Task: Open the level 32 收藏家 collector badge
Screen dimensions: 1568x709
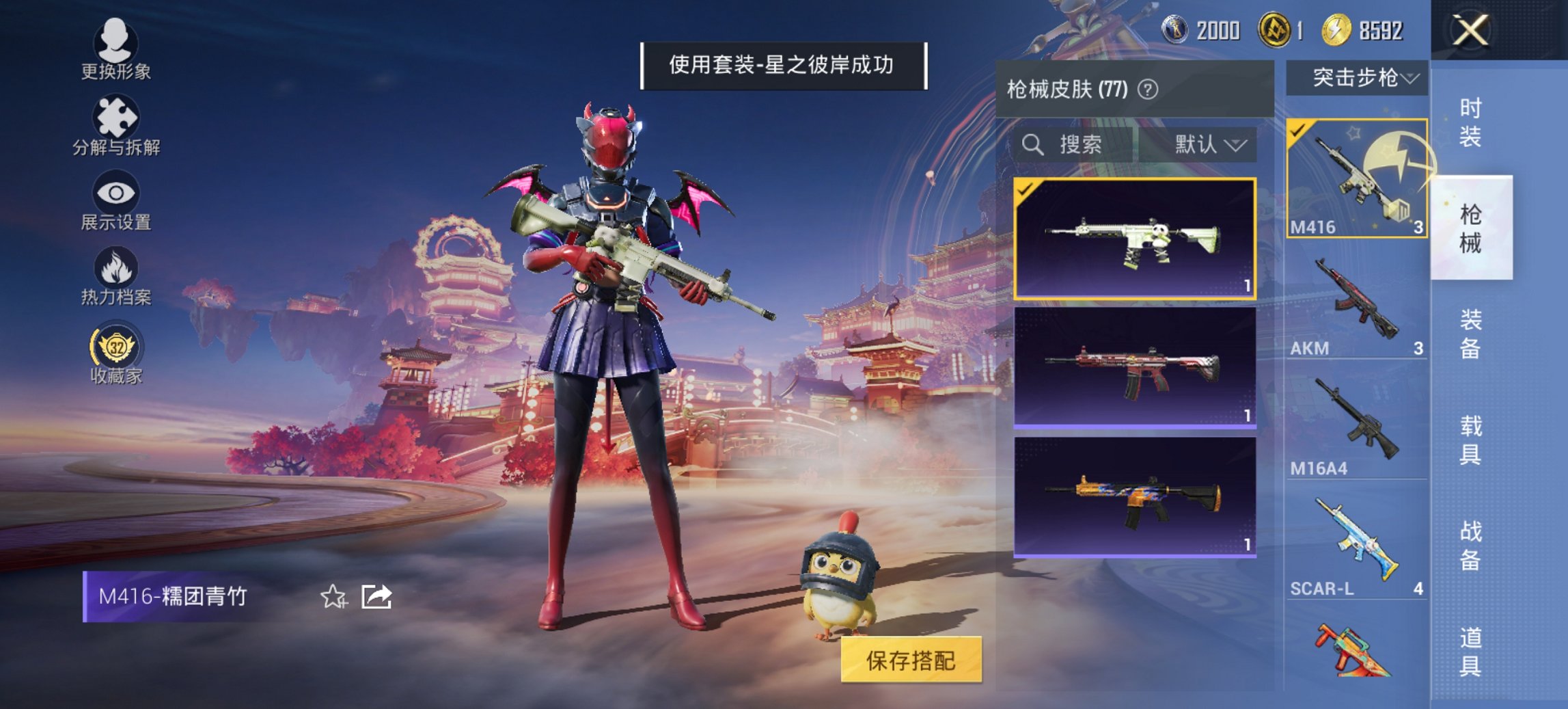Action: click(x=115, y=350)
